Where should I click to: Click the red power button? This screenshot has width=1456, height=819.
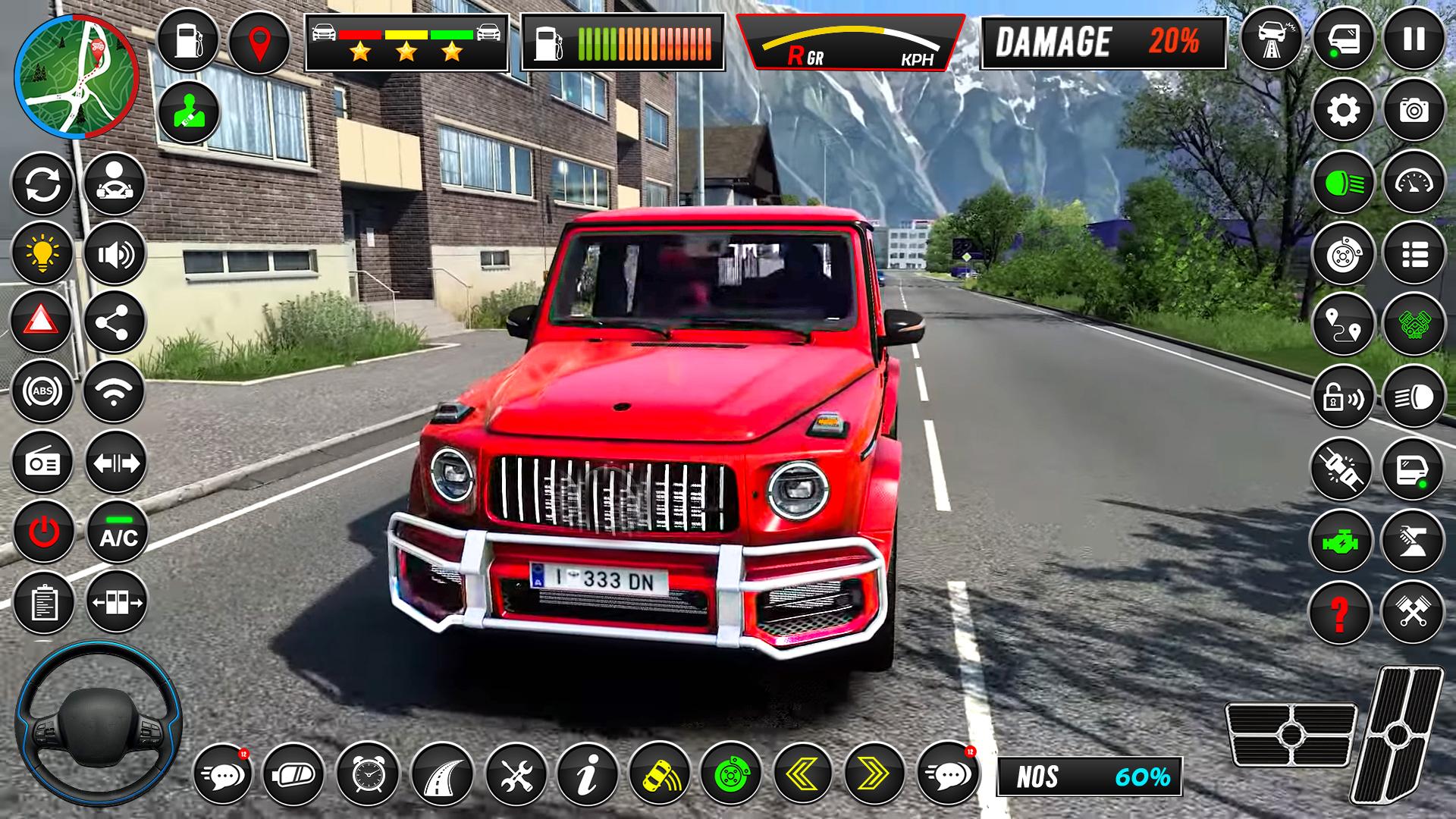tap(43, 532)
